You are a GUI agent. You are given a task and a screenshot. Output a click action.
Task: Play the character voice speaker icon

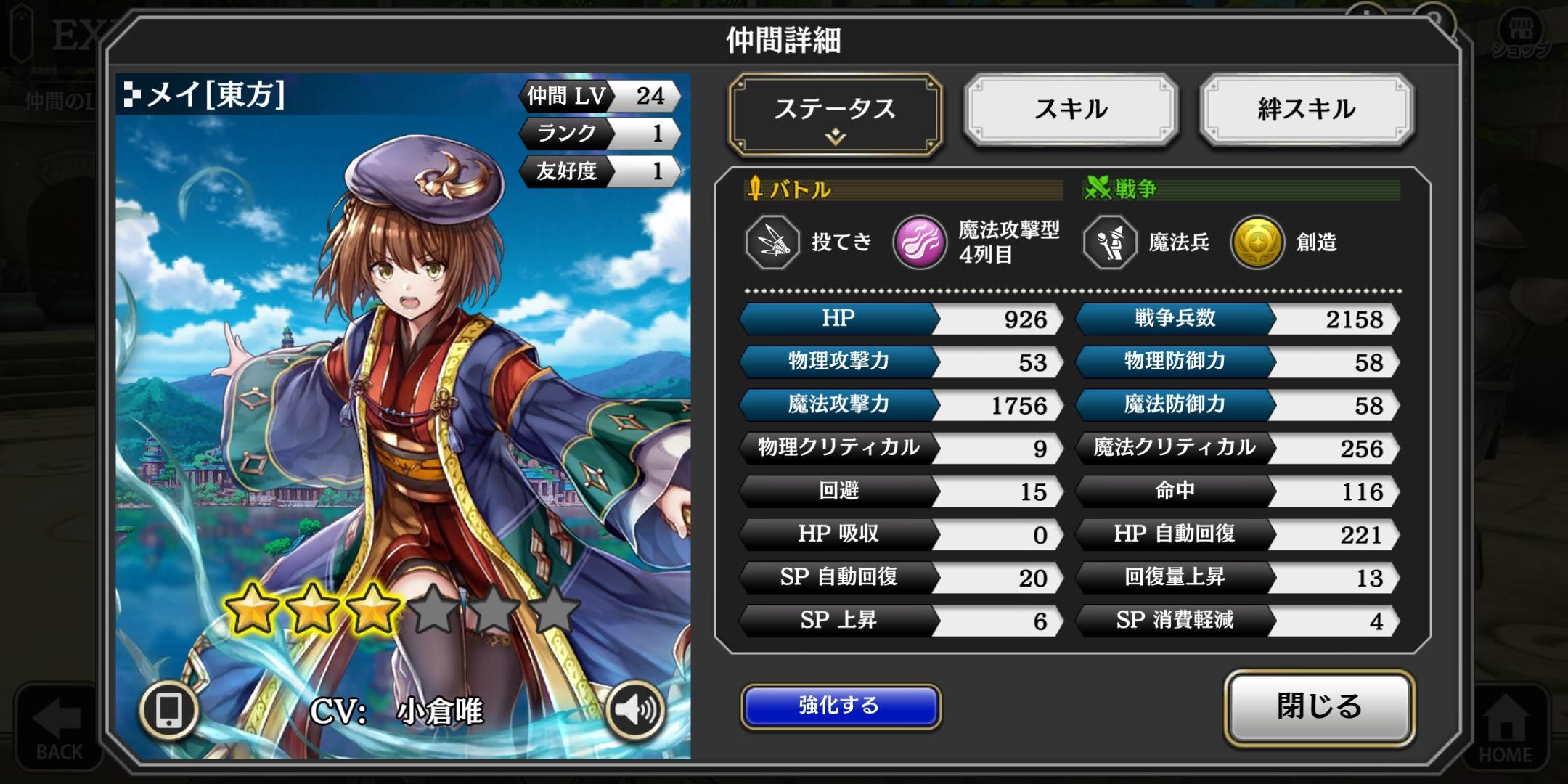click(634, 709)
